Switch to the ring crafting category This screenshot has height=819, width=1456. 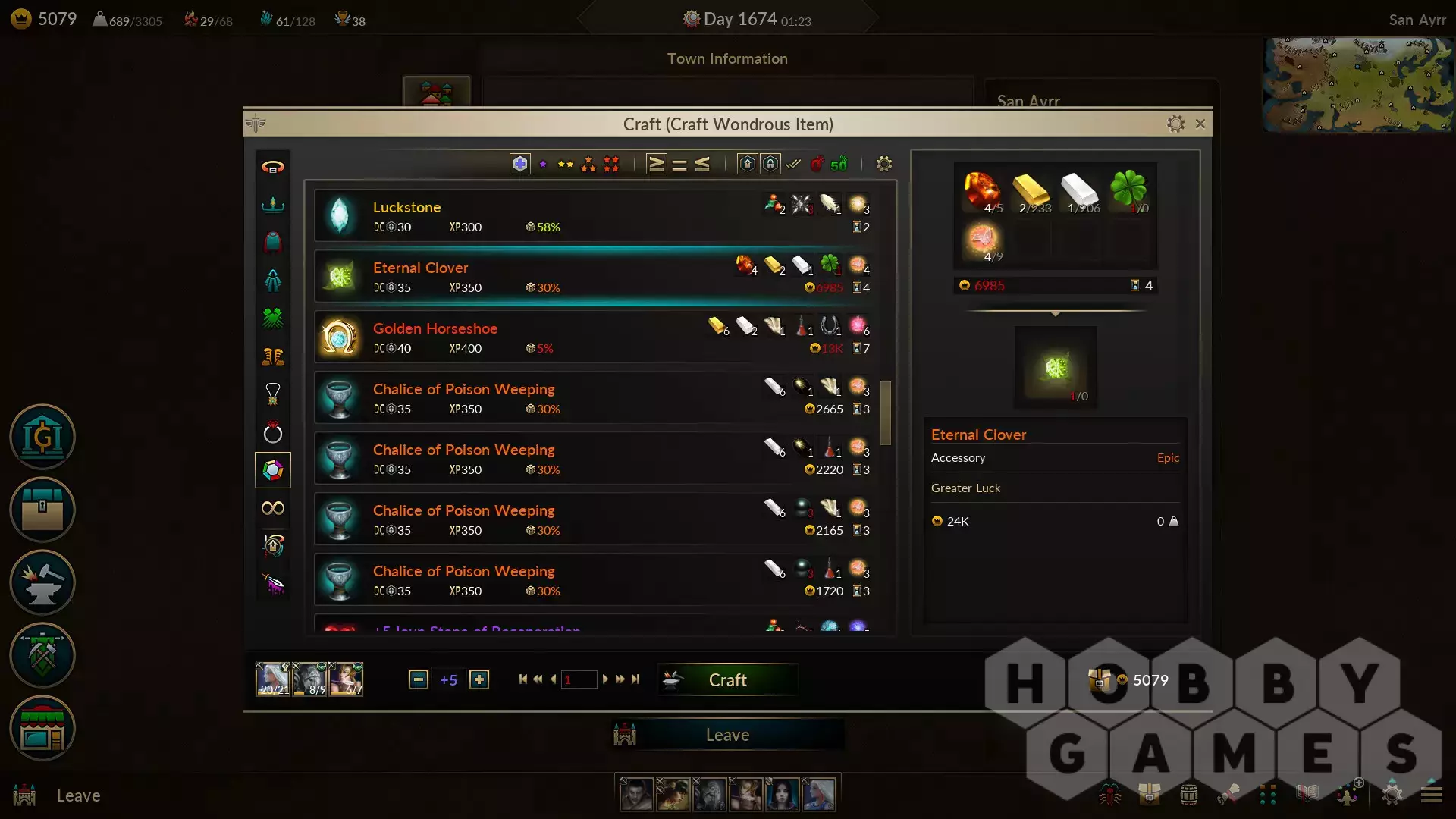point(273,433)
